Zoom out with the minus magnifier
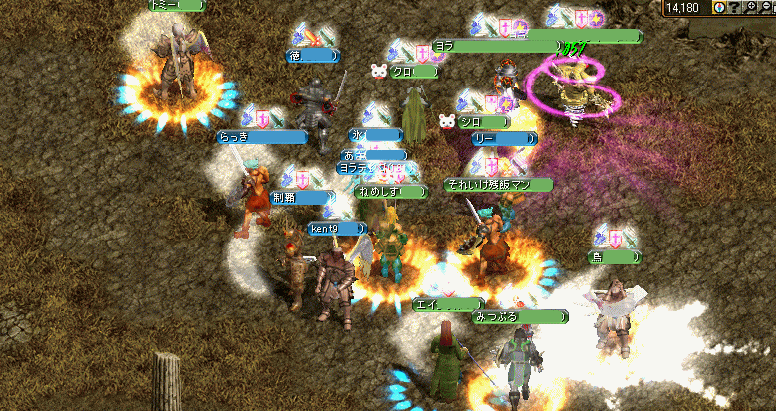The width and height of the screenshot is (776, 411). (767, 7)
